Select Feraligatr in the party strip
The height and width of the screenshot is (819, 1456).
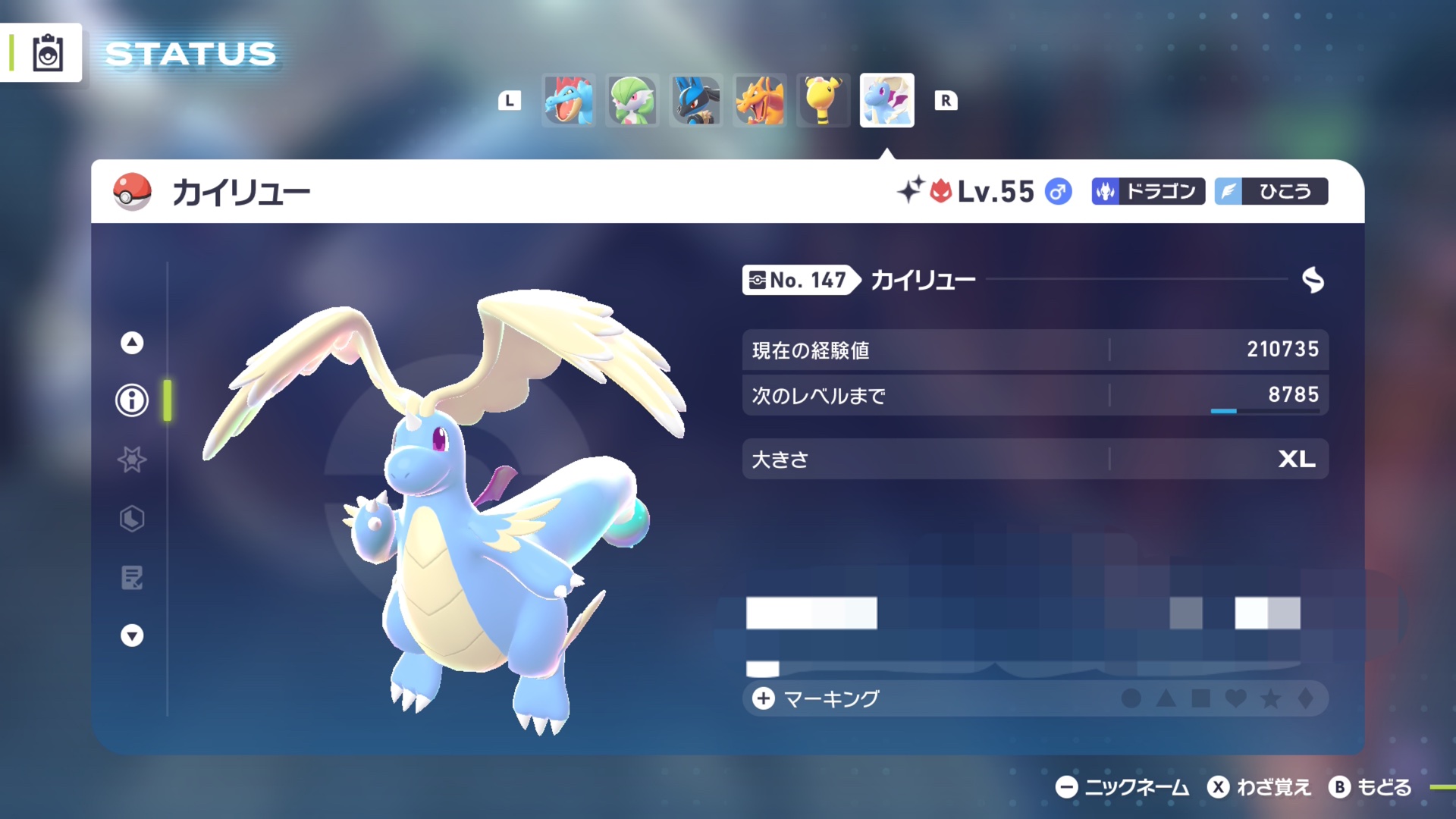569,100
